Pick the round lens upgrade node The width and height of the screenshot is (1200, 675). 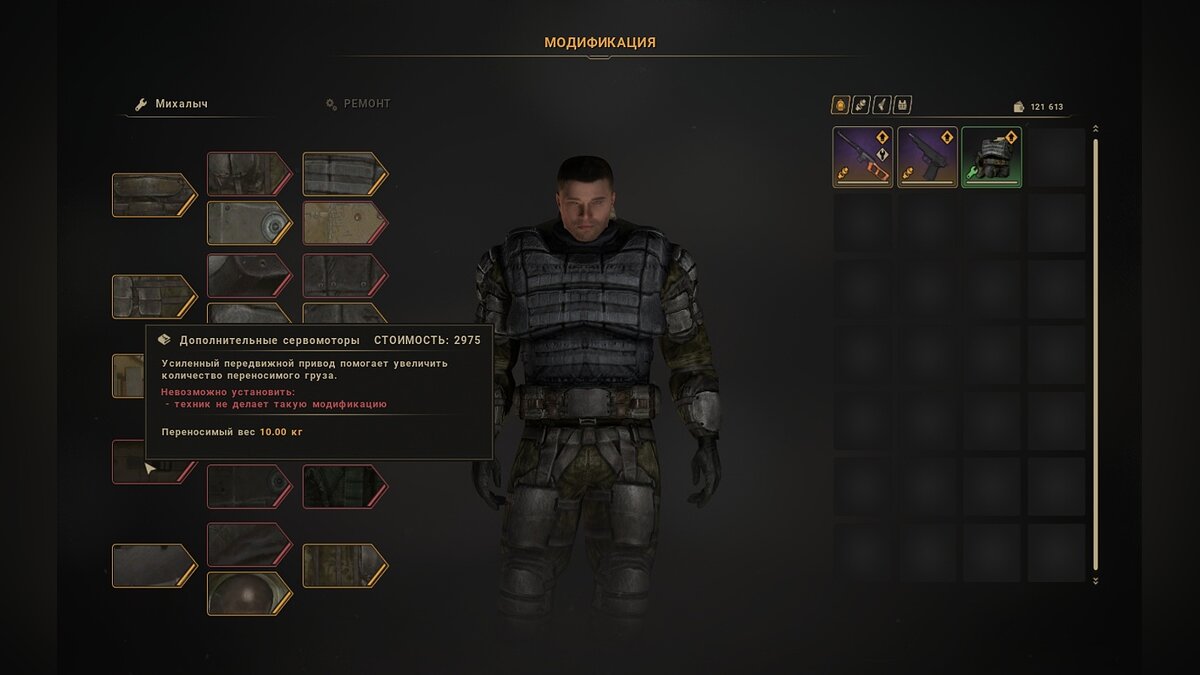pos(247,592)
